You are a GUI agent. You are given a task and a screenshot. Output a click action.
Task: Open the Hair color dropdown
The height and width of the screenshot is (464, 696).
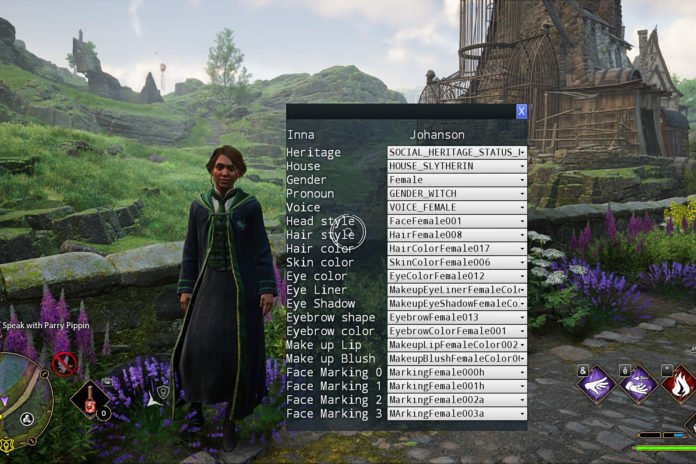(456, 248)
